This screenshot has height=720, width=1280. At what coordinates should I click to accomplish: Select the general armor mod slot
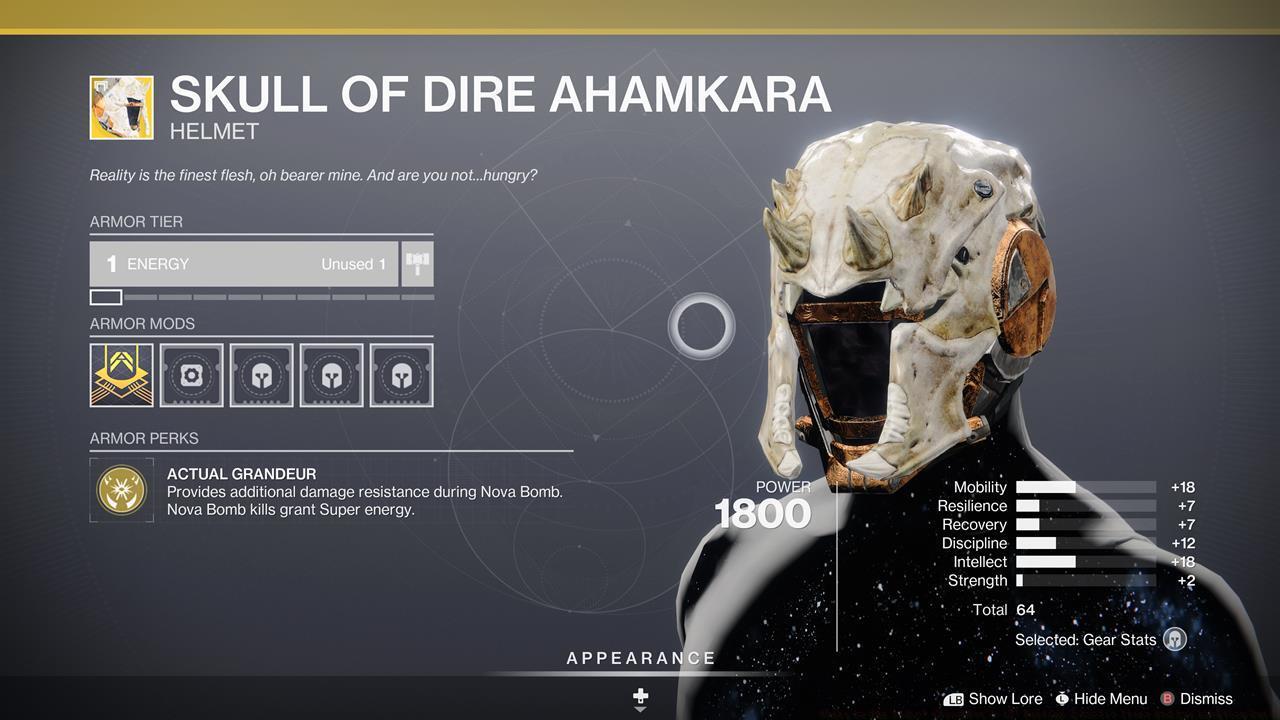coord(191,374)
